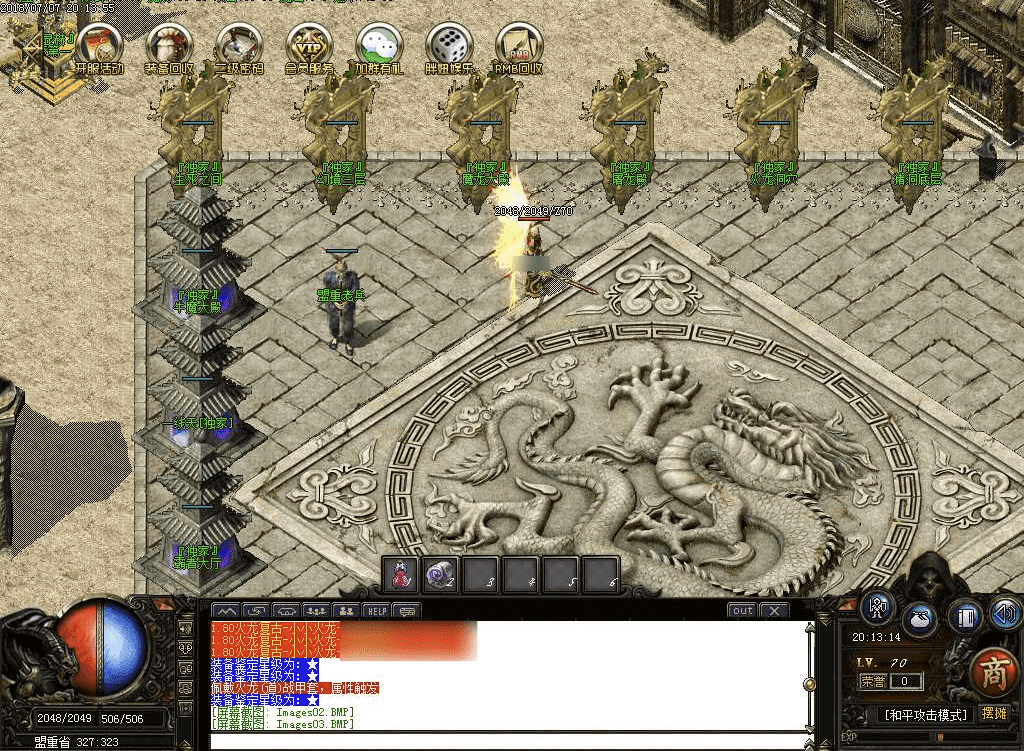This screenshot has width=1024, height=751.
Task: Click the 'out' logout button
Action: click(742, 610)
